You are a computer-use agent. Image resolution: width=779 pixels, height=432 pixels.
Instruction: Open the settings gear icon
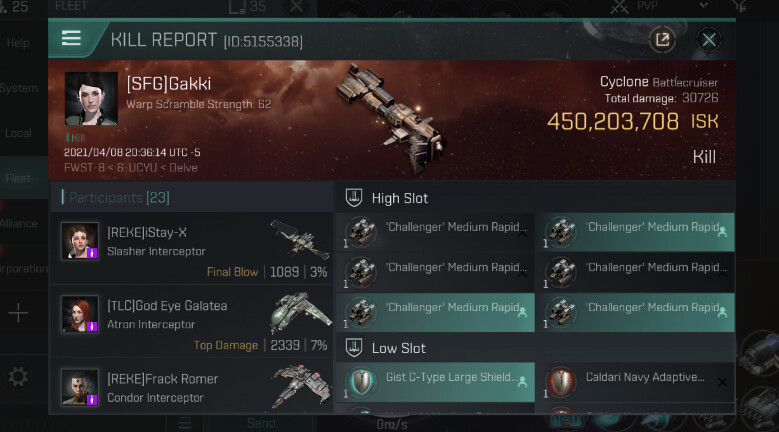[x=18, y=376]
